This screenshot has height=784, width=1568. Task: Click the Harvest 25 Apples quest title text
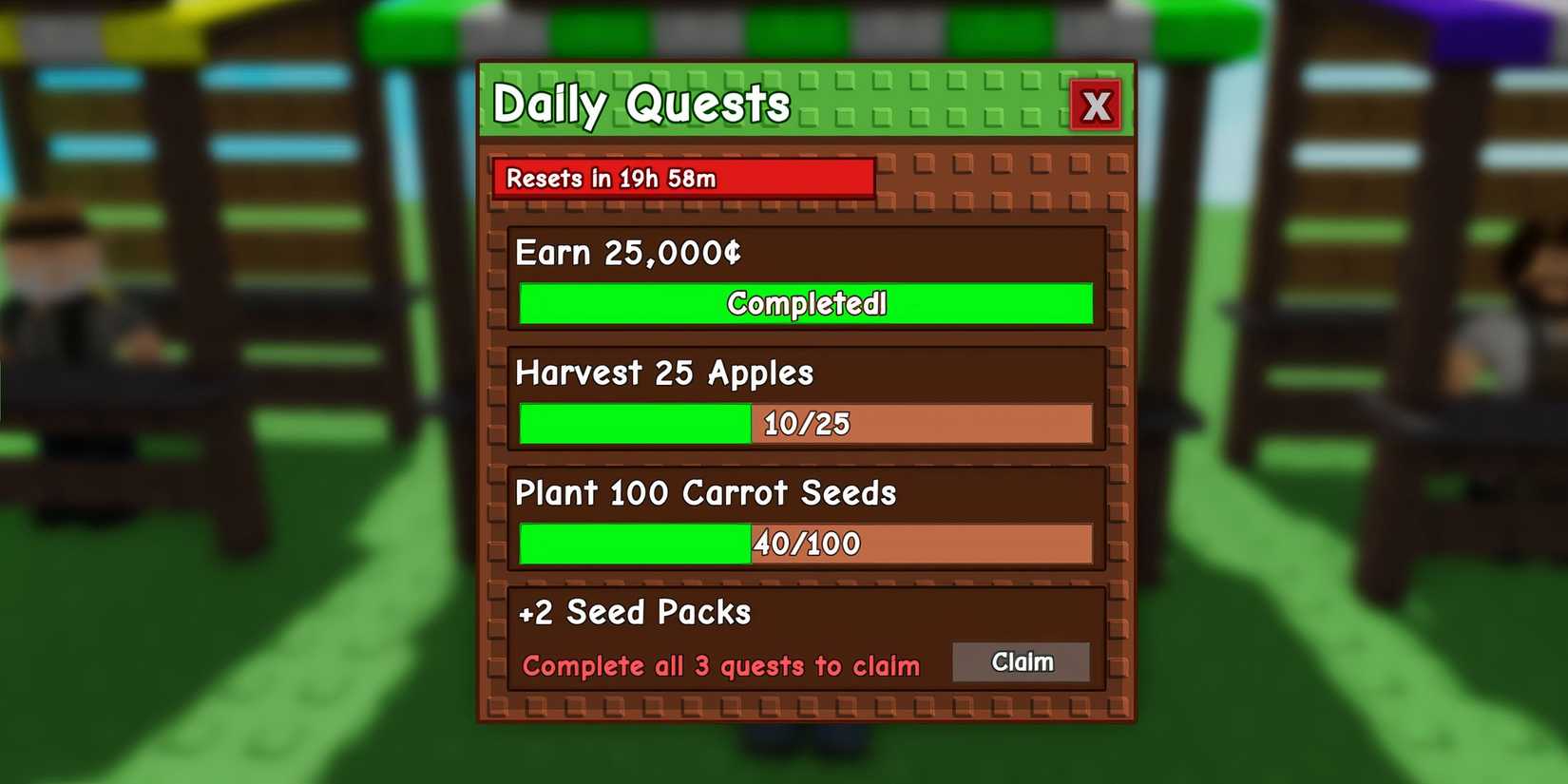[x=664, y=373]
